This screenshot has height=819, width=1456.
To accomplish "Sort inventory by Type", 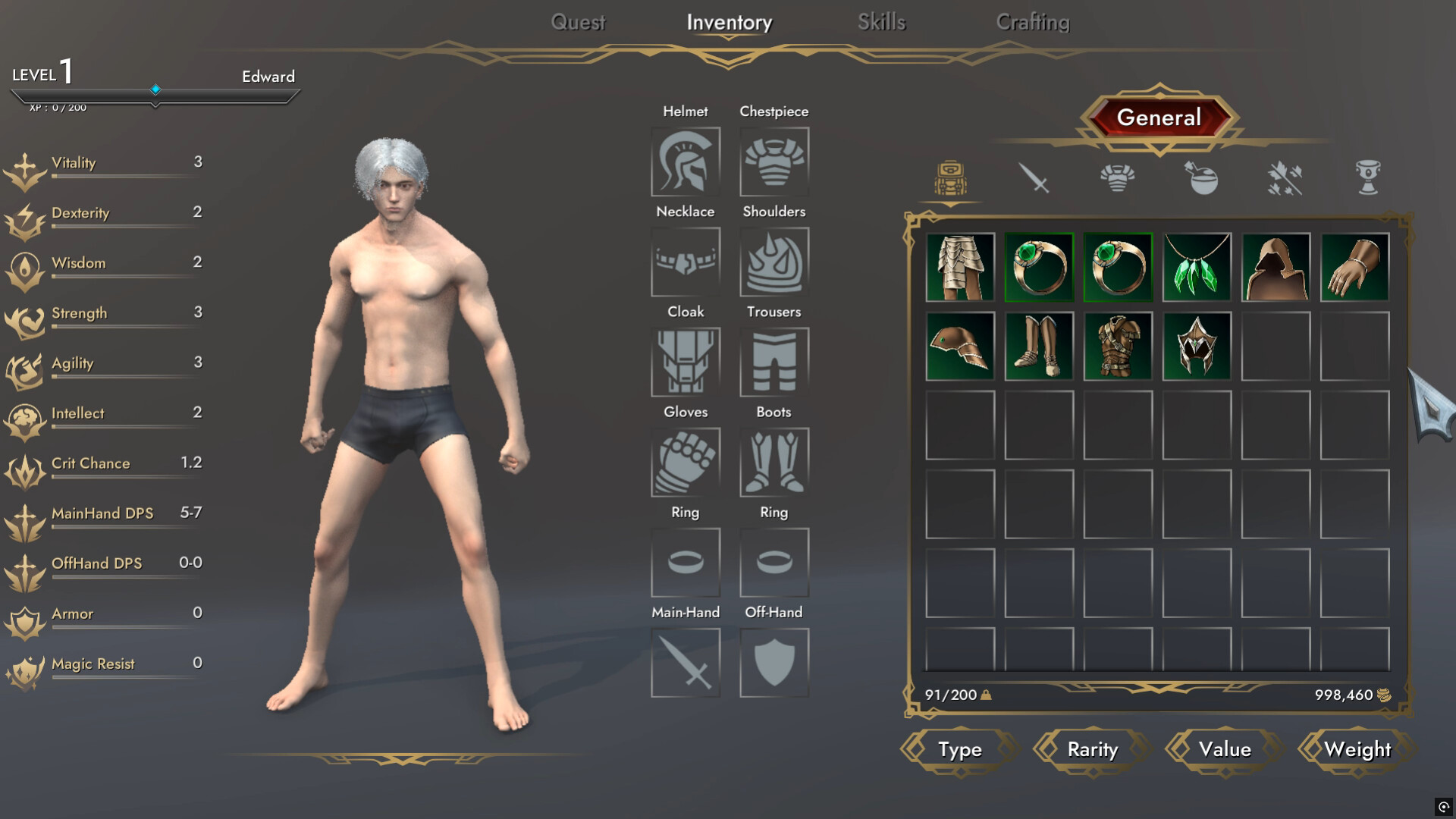I will (959, 749).
